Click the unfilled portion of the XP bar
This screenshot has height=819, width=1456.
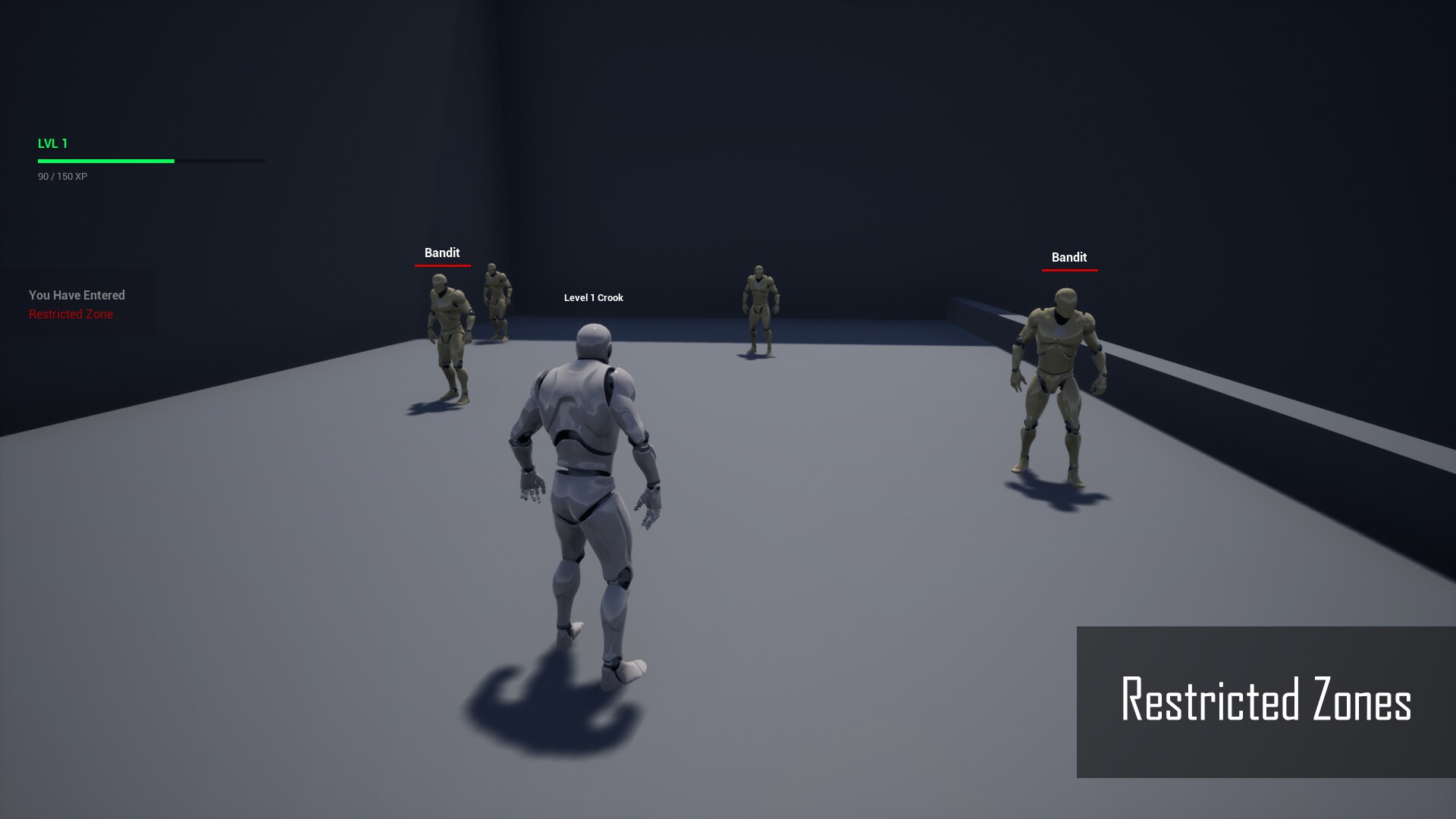click(220, 161)
